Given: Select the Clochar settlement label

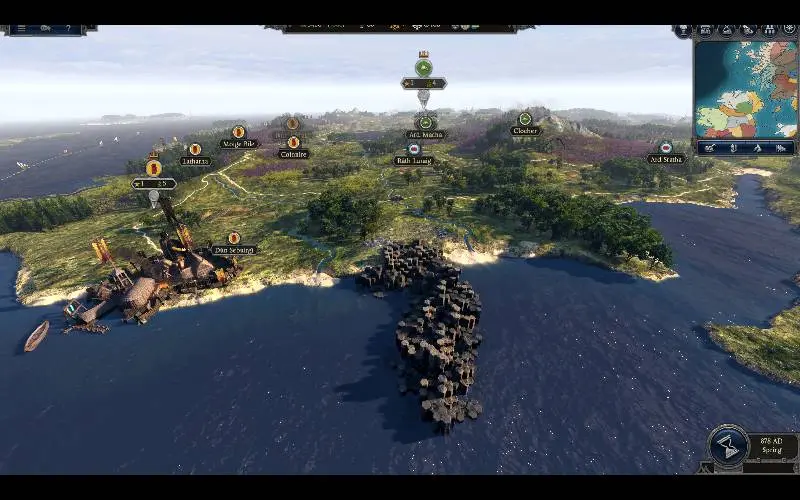Looking at the screenshot, I should click(525, 131).
